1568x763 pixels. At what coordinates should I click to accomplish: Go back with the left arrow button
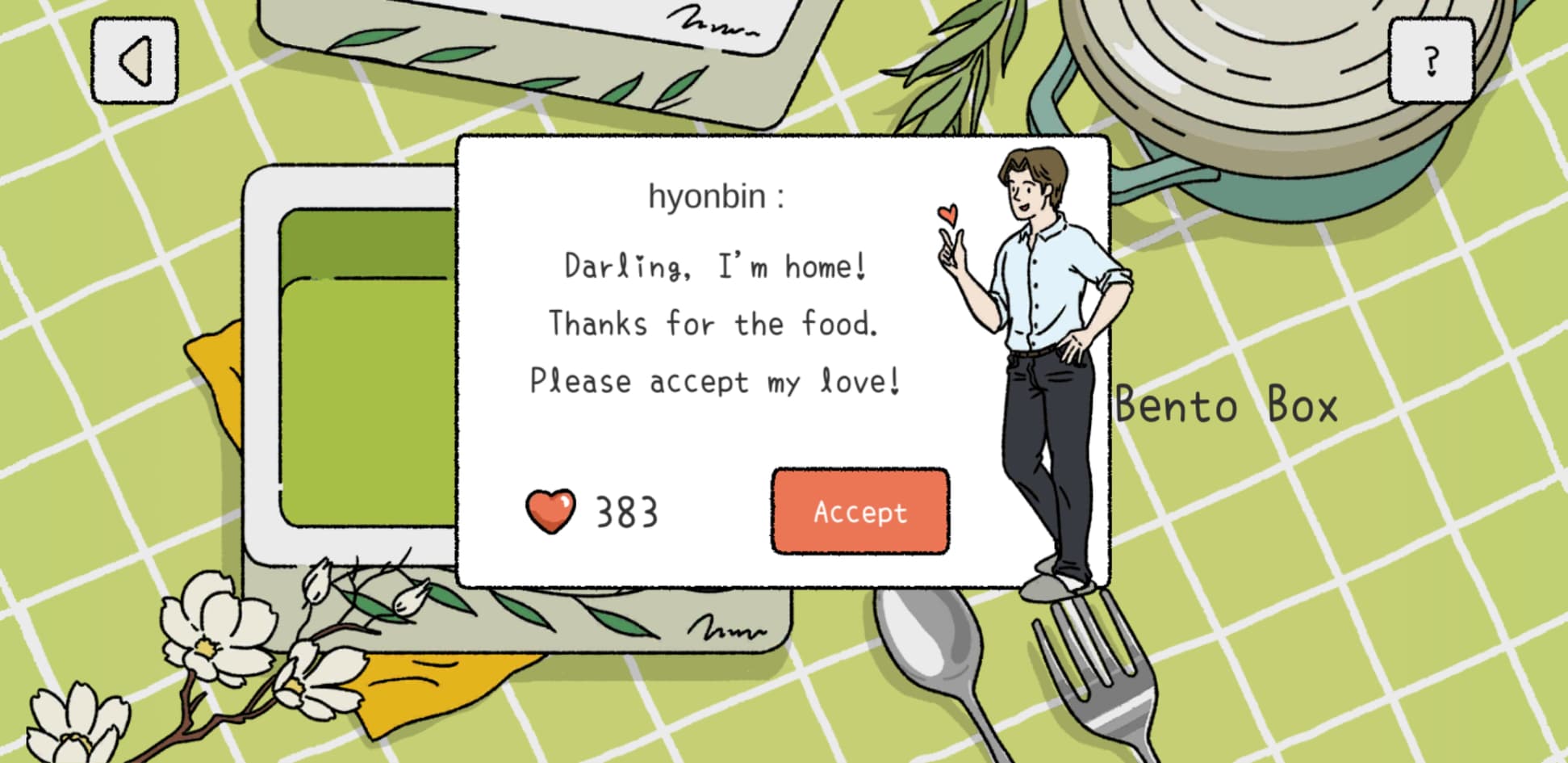point(135,61)
